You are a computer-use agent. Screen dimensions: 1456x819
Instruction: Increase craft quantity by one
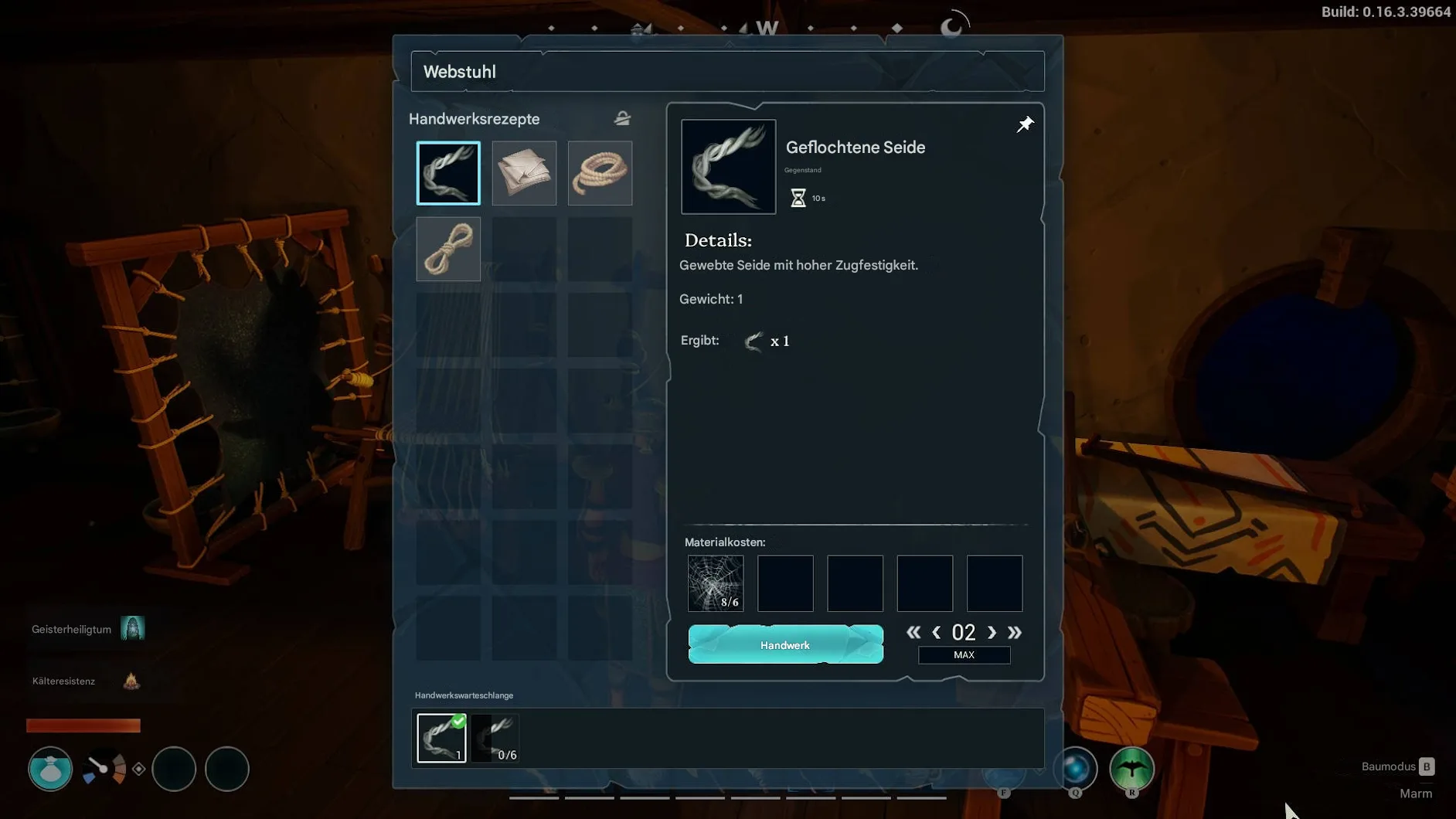(992, 633)
